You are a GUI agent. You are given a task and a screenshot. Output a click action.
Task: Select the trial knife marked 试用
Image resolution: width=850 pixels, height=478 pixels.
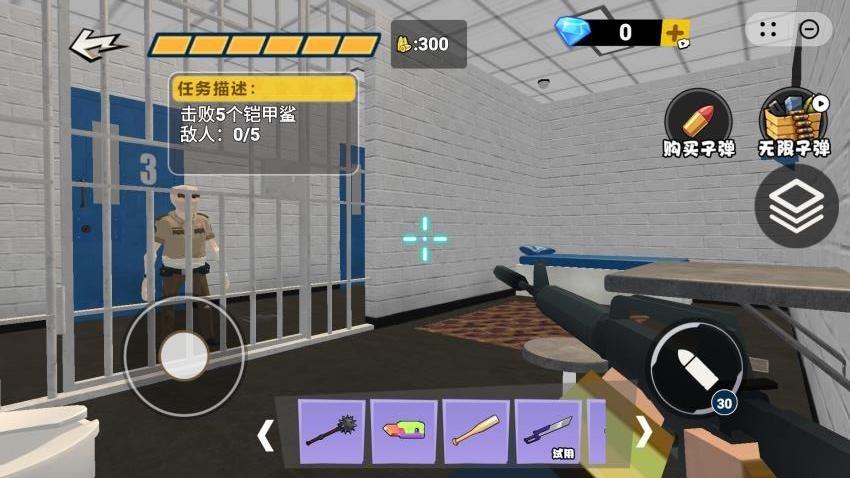[x=548, y=432]
